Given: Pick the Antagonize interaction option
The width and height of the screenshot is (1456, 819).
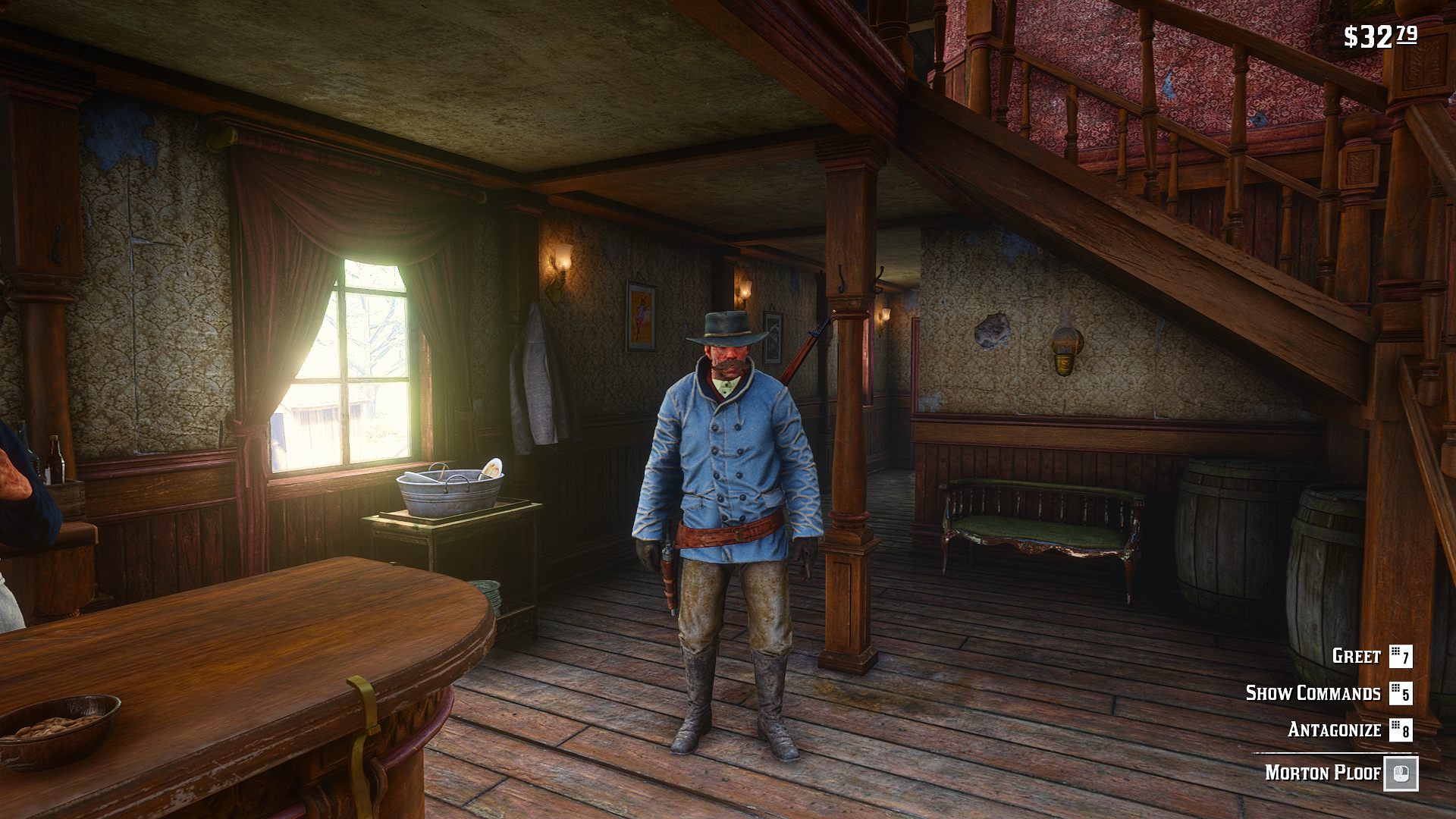Looking at the screenshot, I should (1334, 730).
